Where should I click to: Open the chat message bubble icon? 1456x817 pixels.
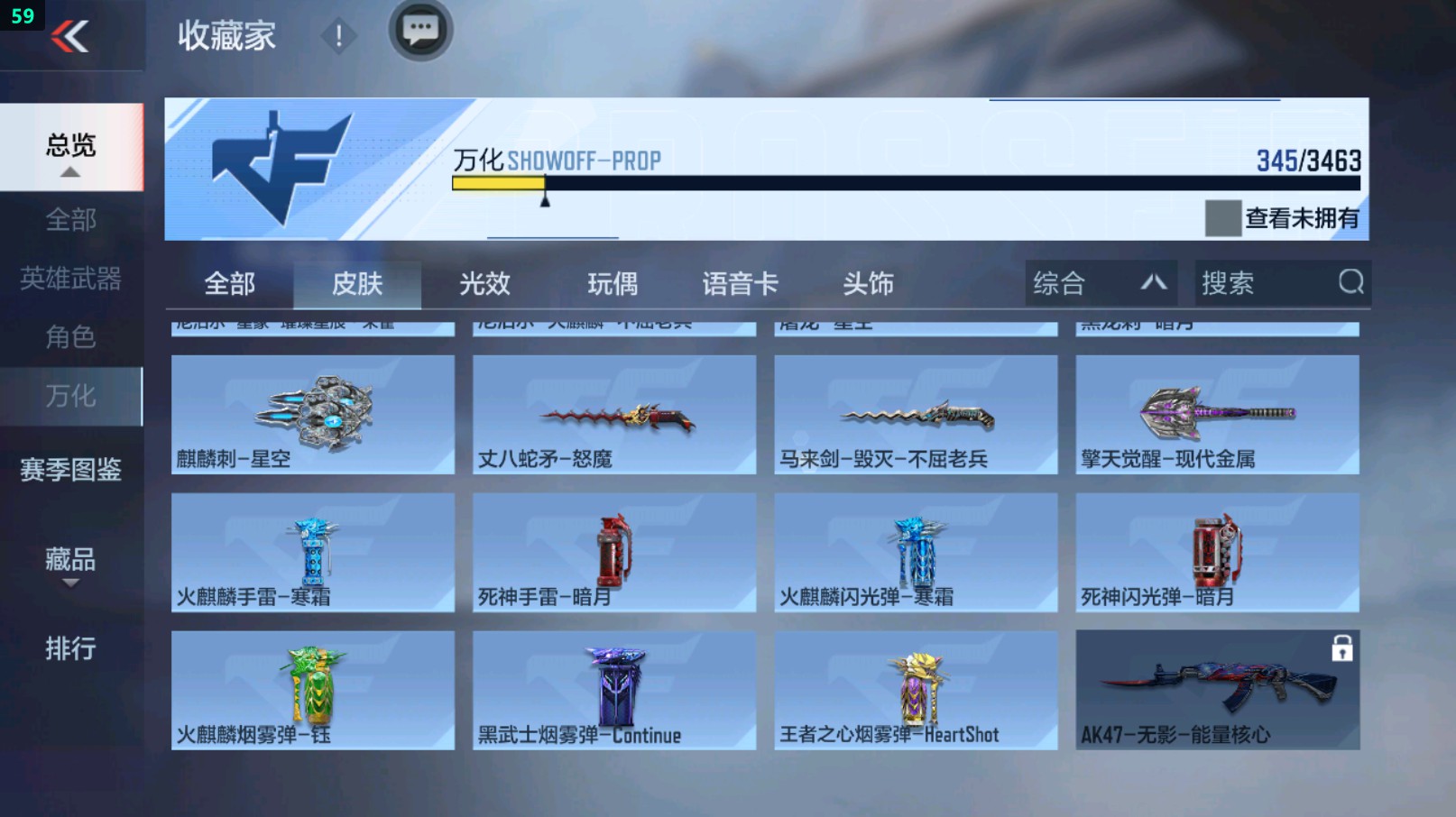420,30
